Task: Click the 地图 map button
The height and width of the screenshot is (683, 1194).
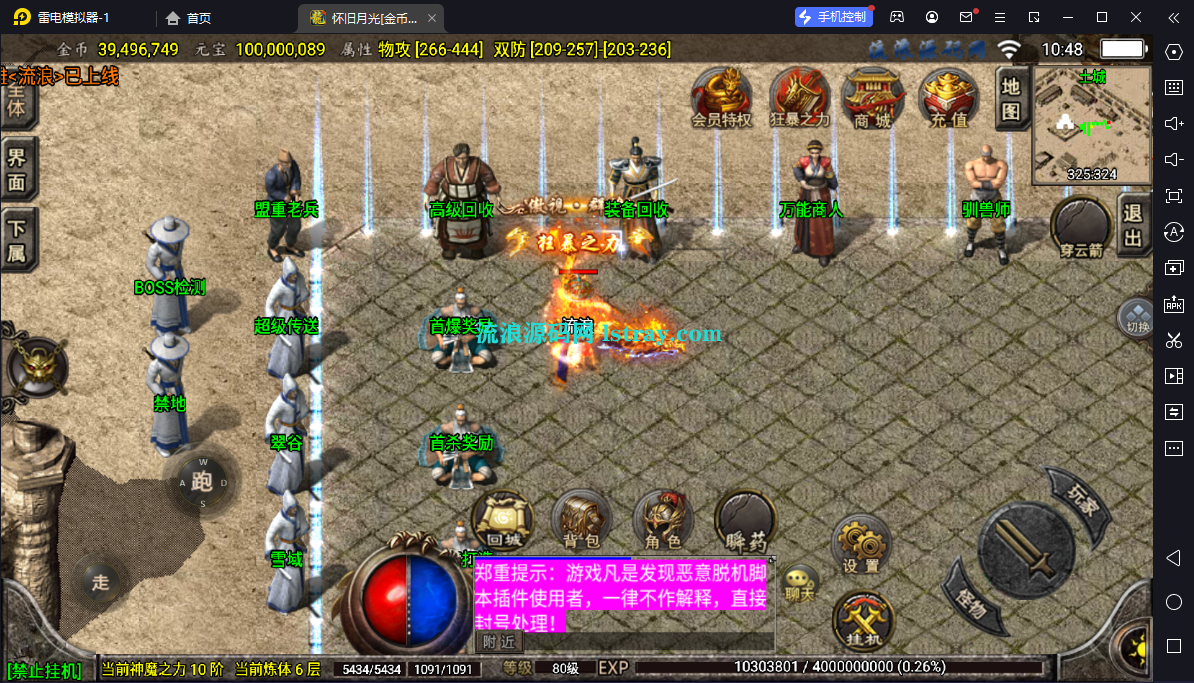Action: coord(1011,99)
